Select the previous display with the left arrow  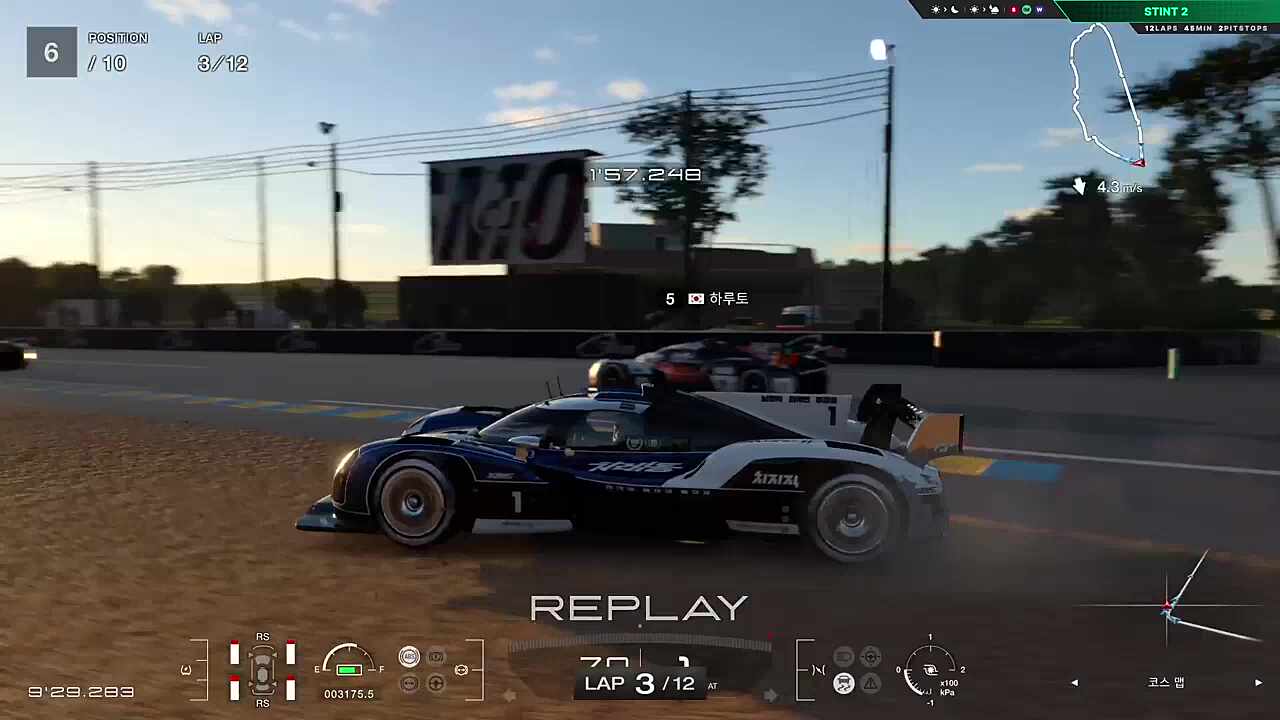pyautogui.click(x=1075, y=683)
